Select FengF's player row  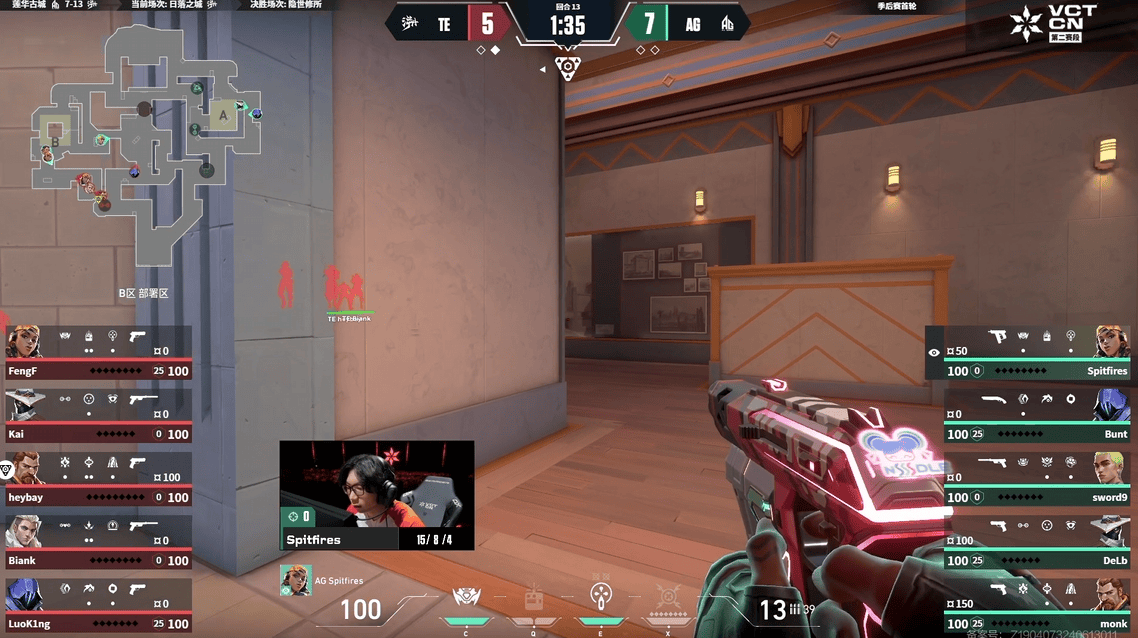click(98, 354)
